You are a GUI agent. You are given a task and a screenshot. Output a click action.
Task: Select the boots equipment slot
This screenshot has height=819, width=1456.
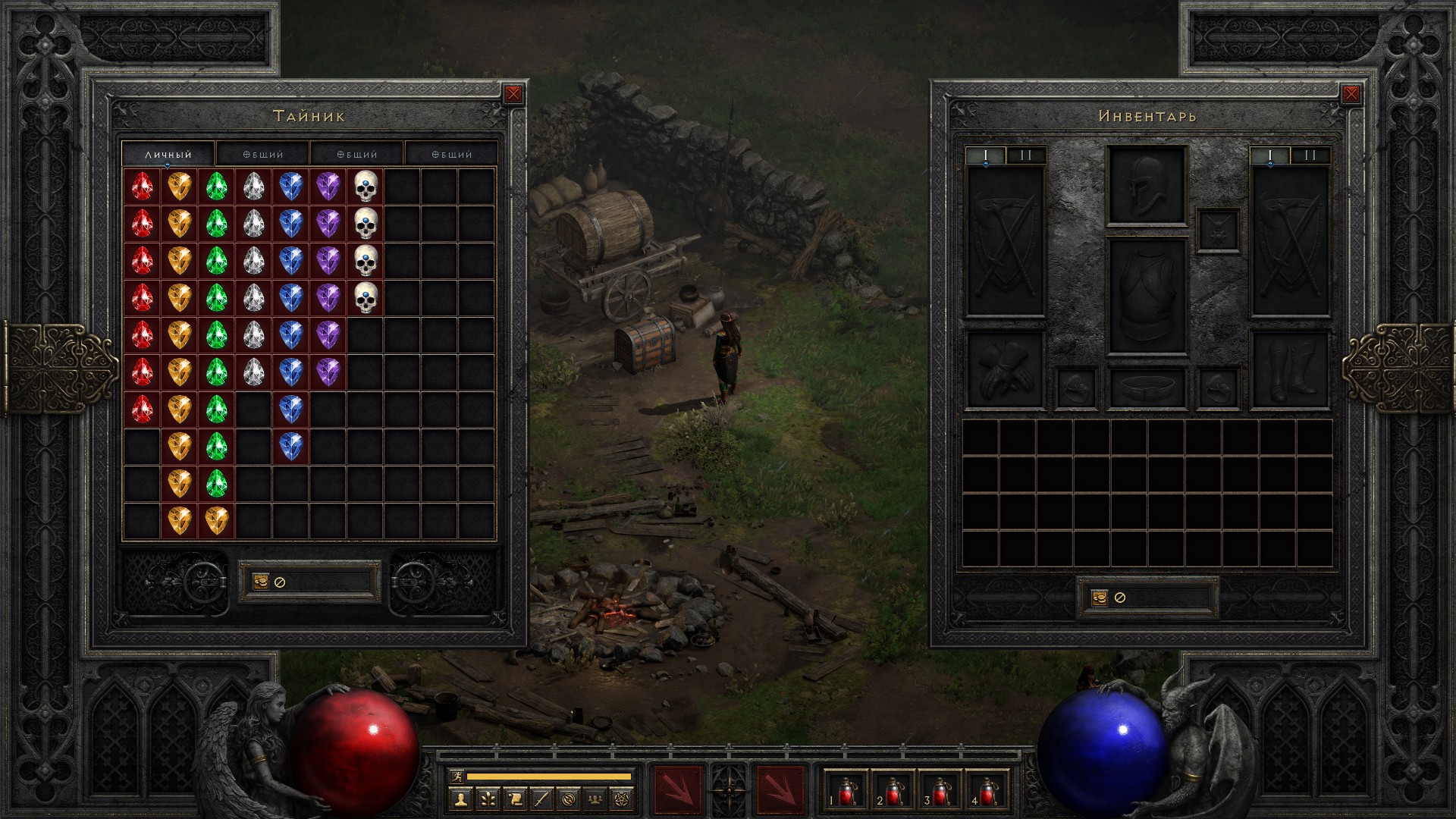tap(1290, 370)
